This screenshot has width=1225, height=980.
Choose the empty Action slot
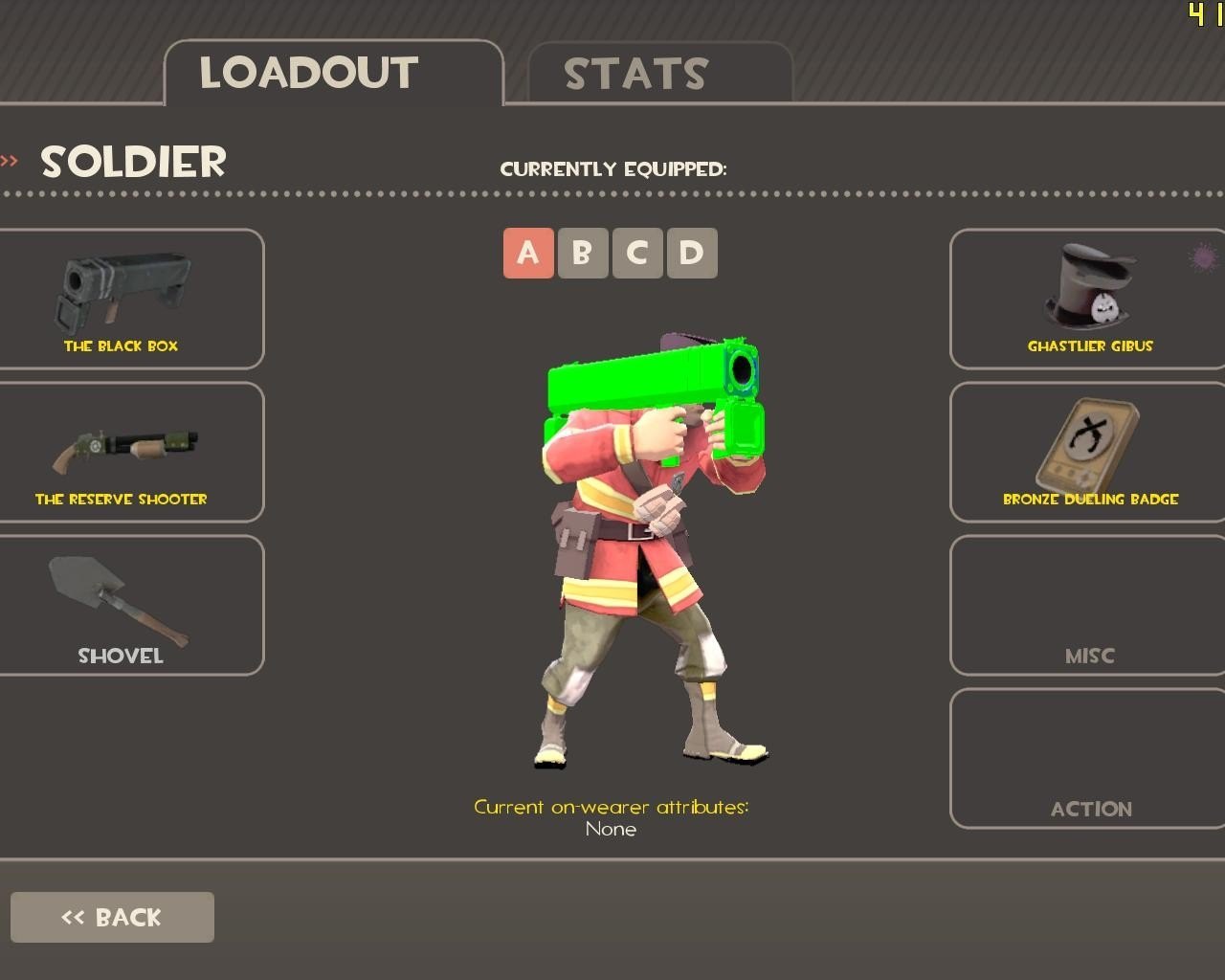(1088, 758)
